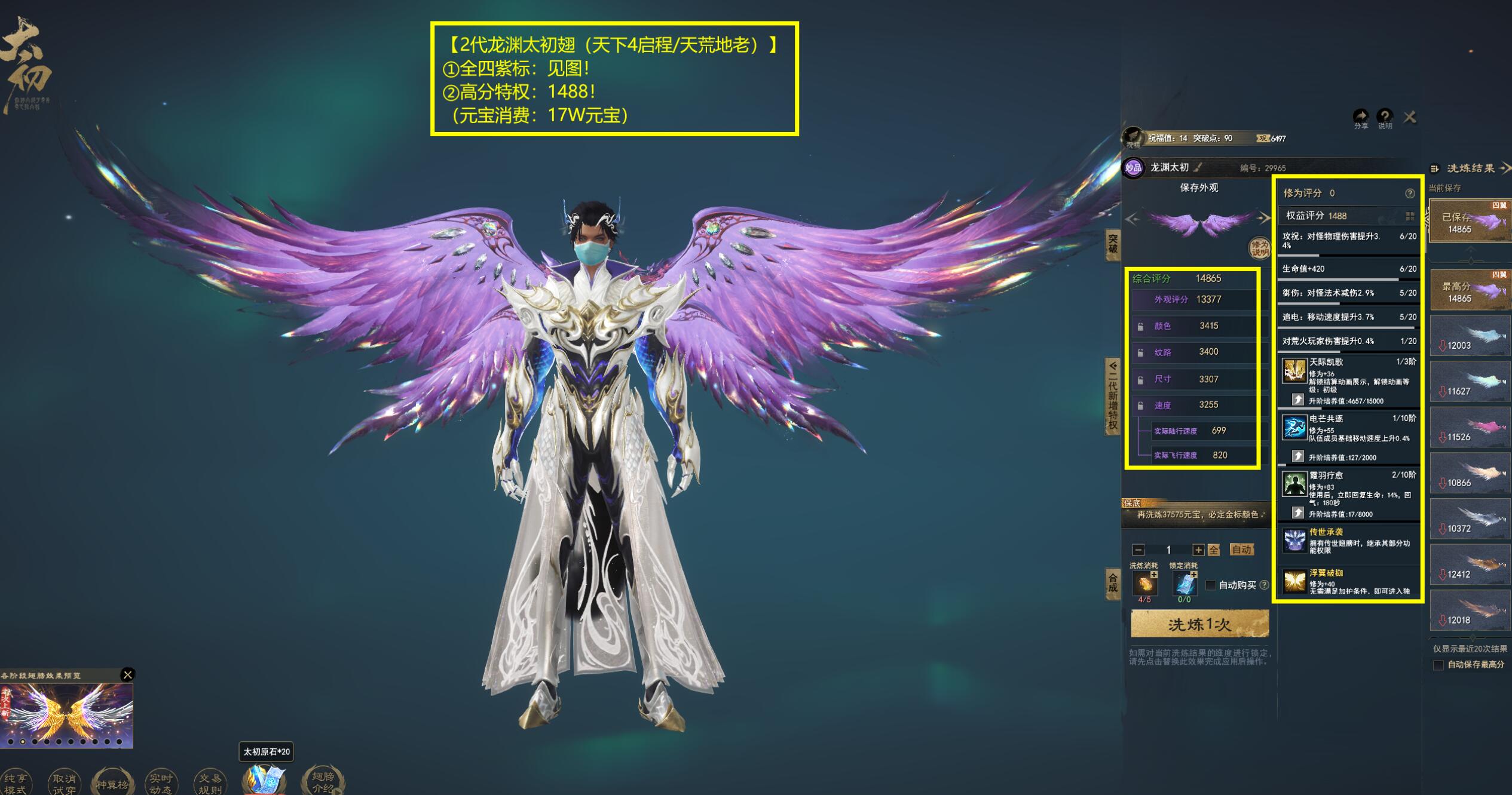Switch to 纯享模式 pure view mode

point(16,783)
